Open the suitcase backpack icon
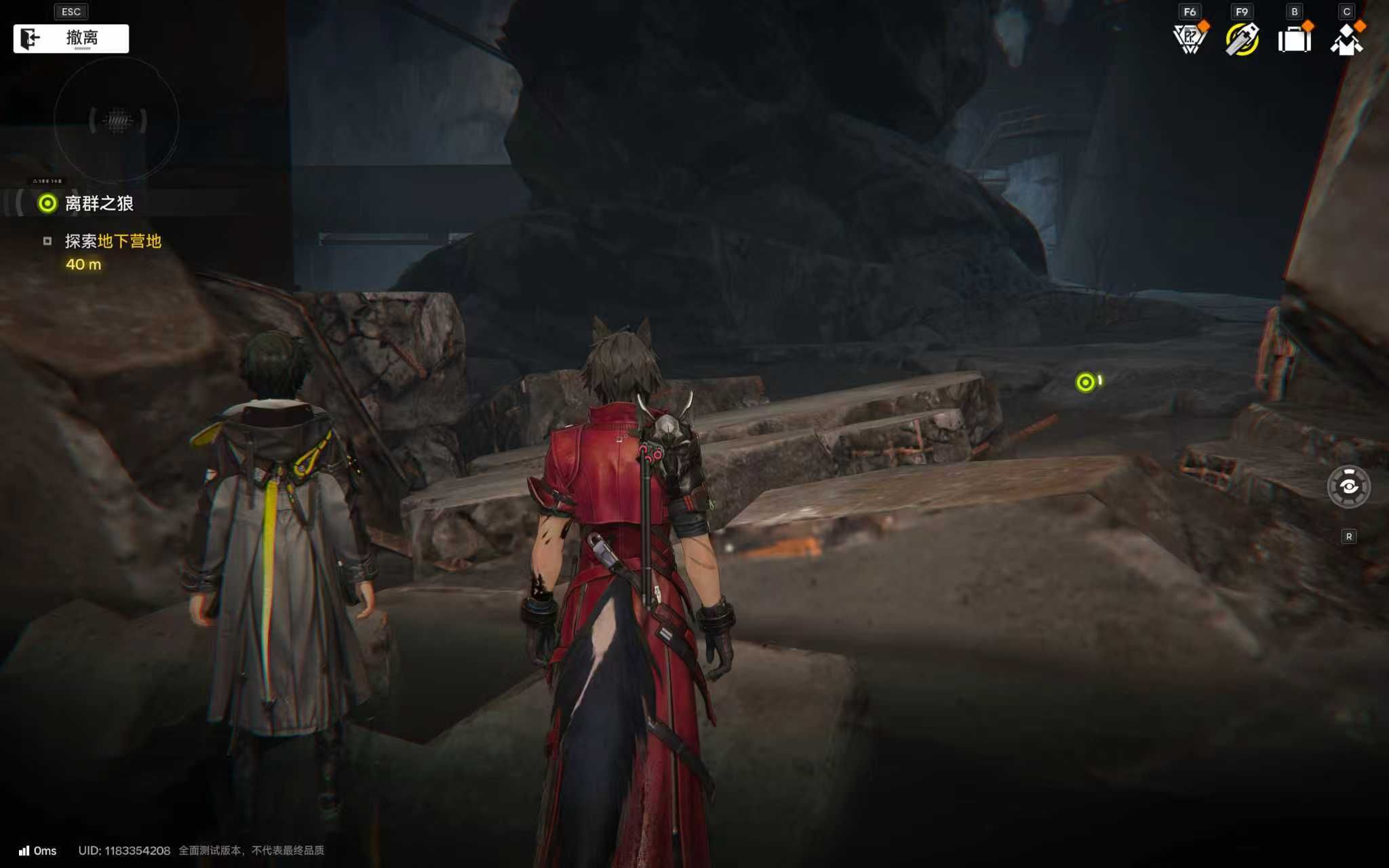Image resolution: width=1389 pixels, height=868 pixels. pyautogui.click(x=1294, y=39)
